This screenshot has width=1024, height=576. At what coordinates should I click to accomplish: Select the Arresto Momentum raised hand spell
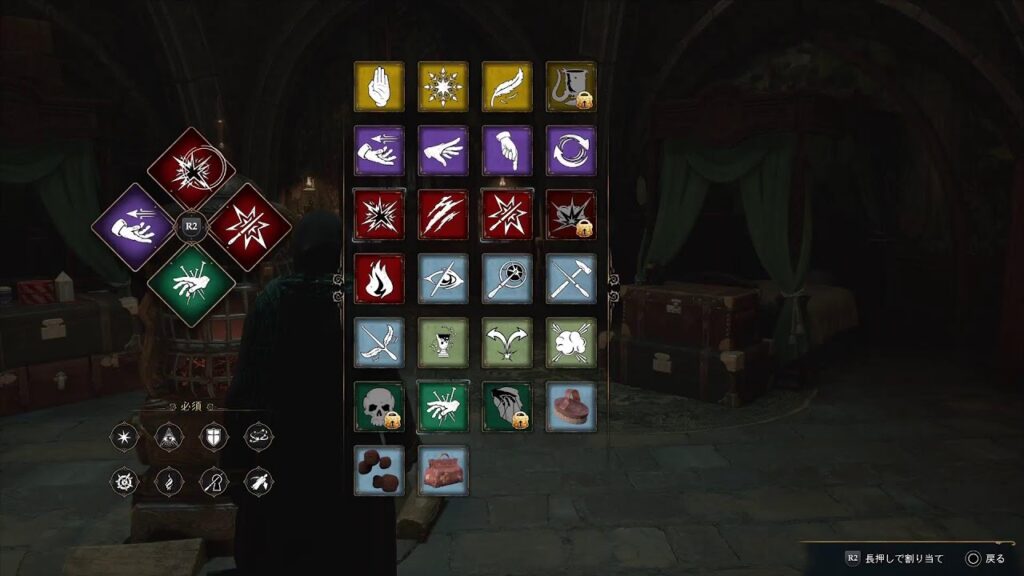379,87
